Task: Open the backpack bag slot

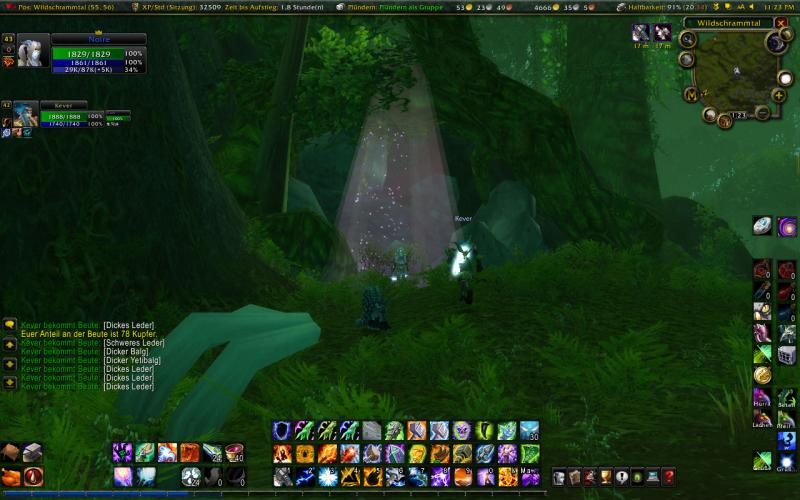Action: pyautogui.click(x=11, y=453)
